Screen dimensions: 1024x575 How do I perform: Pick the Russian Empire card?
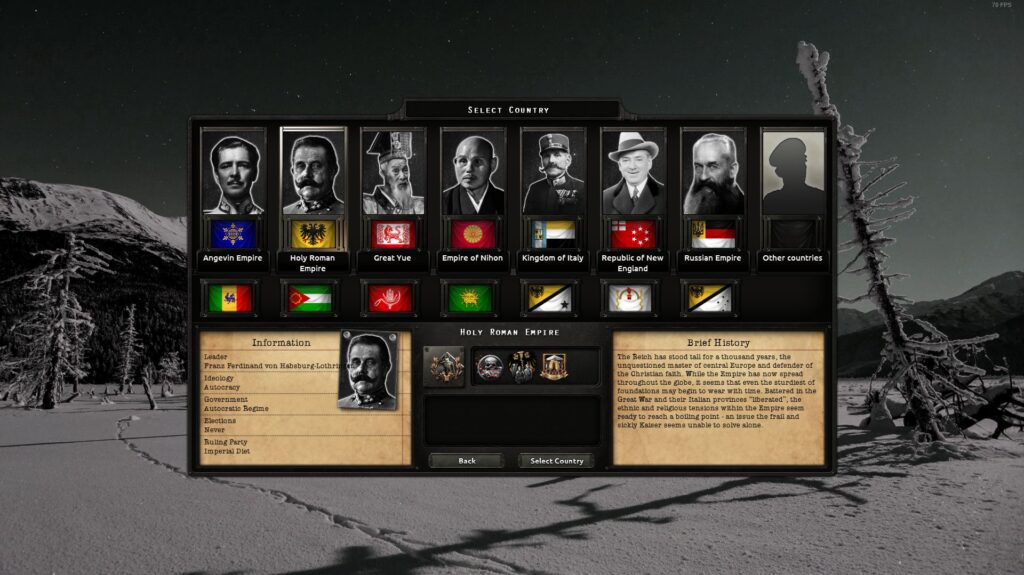713,177
